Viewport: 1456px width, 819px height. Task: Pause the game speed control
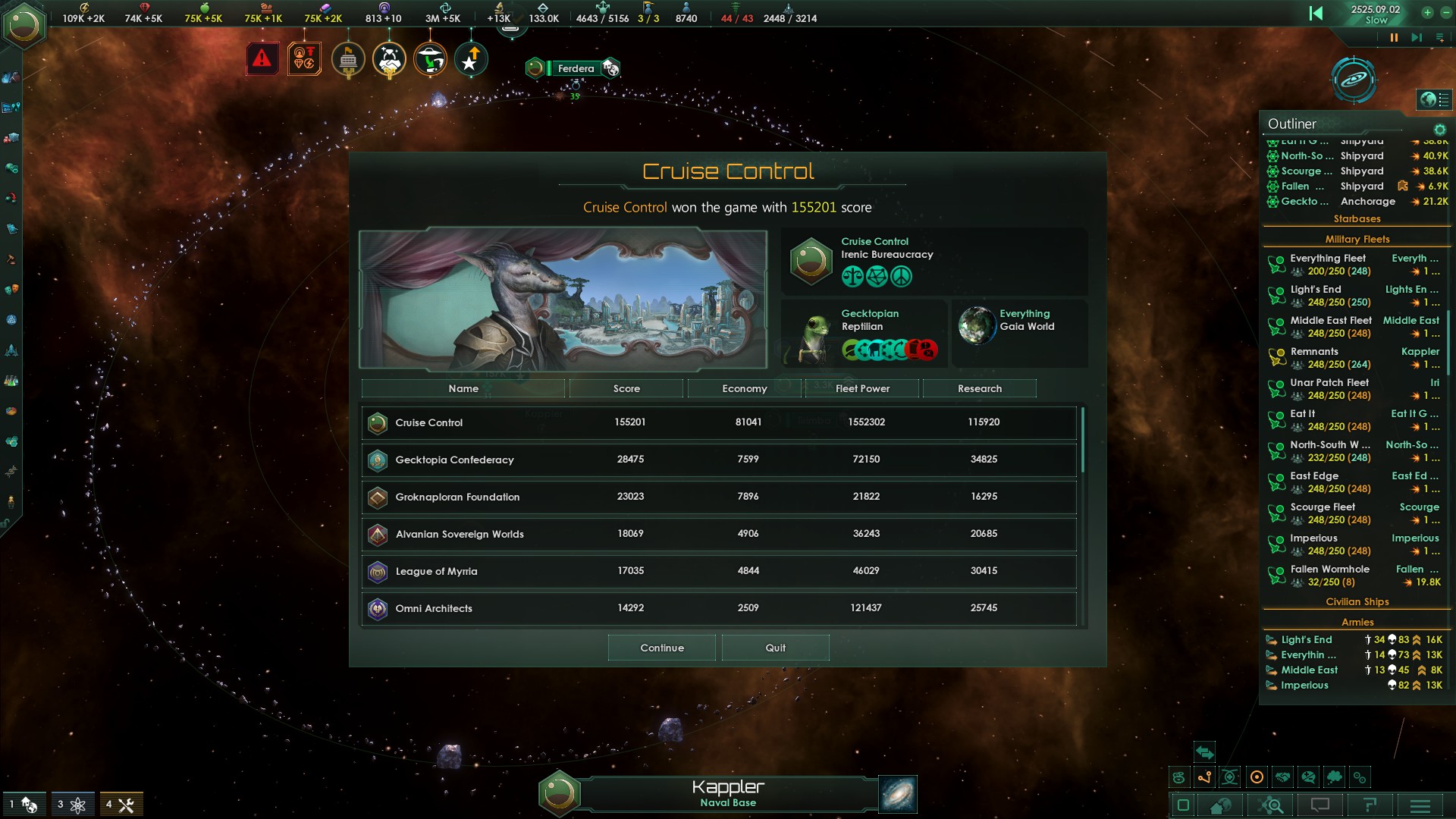(1394, 37)
